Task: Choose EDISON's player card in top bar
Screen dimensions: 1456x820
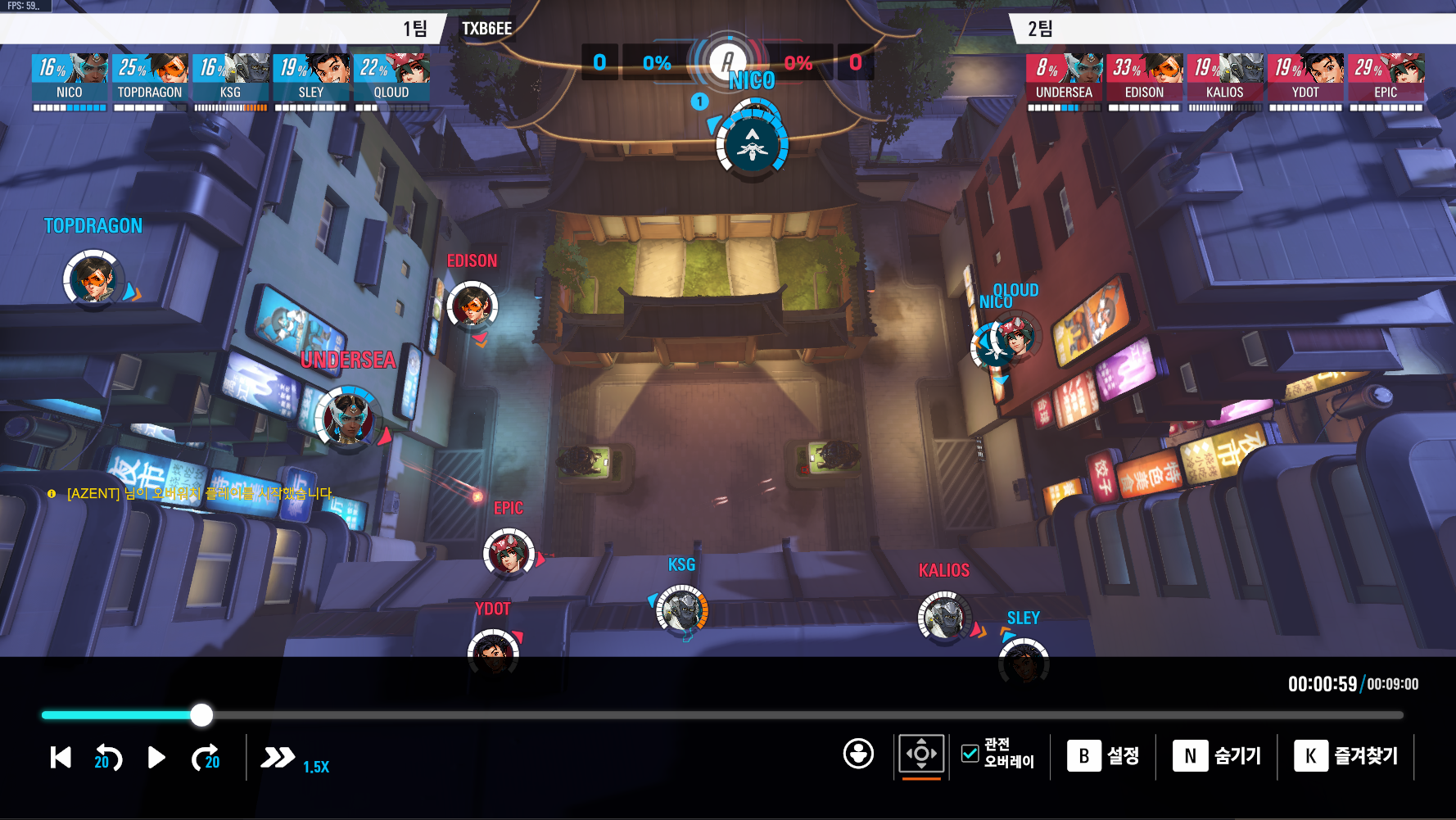Action: [x=1144, y=79]
